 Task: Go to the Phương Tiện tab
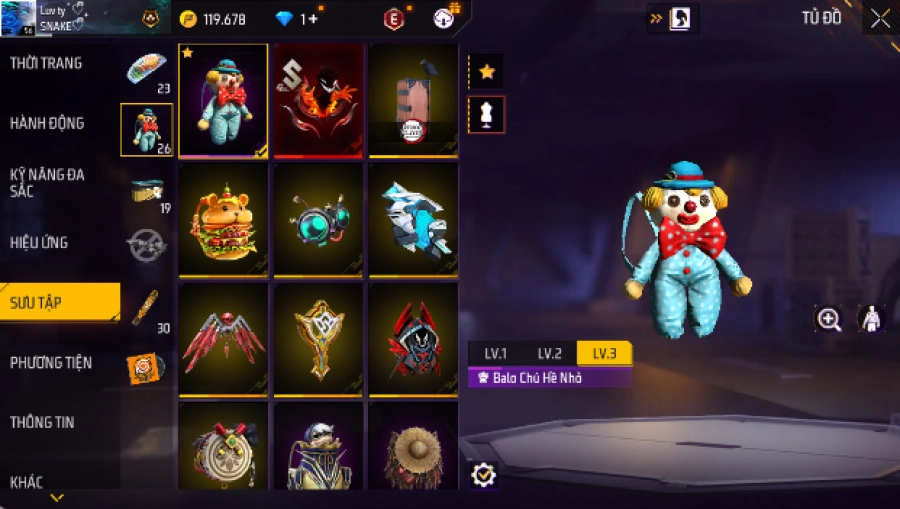(50, 362)
